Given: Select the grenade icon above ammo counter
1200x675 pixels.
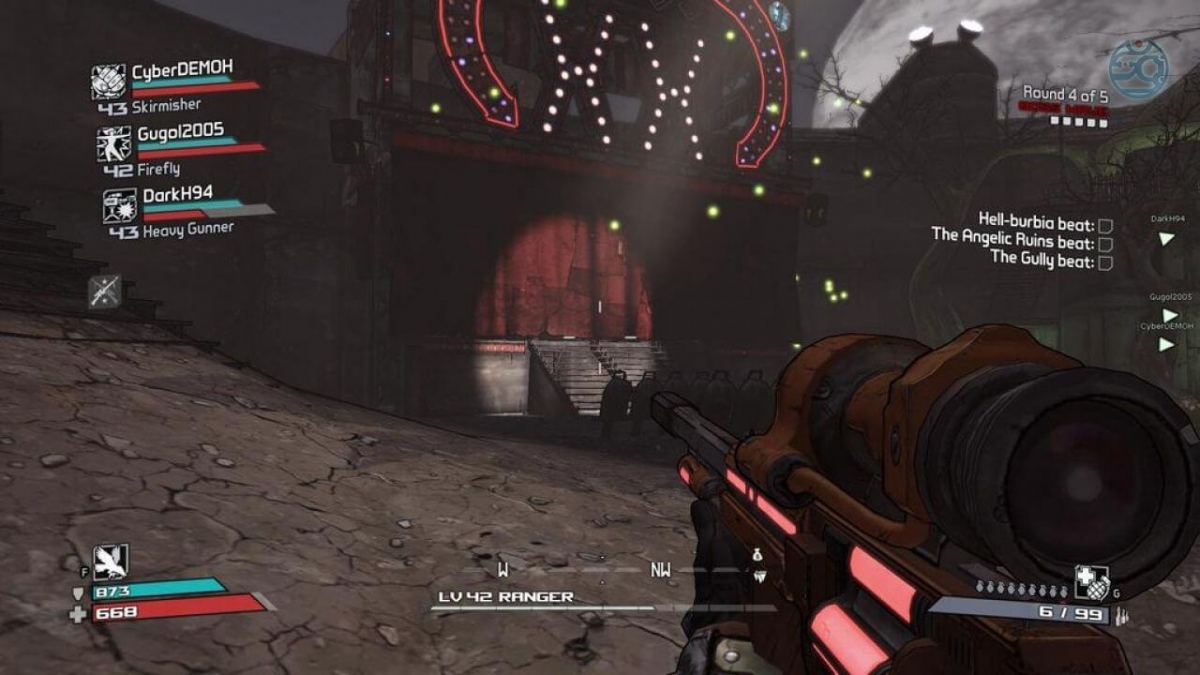Looking at the screenshot, I should click(1090, 582).
